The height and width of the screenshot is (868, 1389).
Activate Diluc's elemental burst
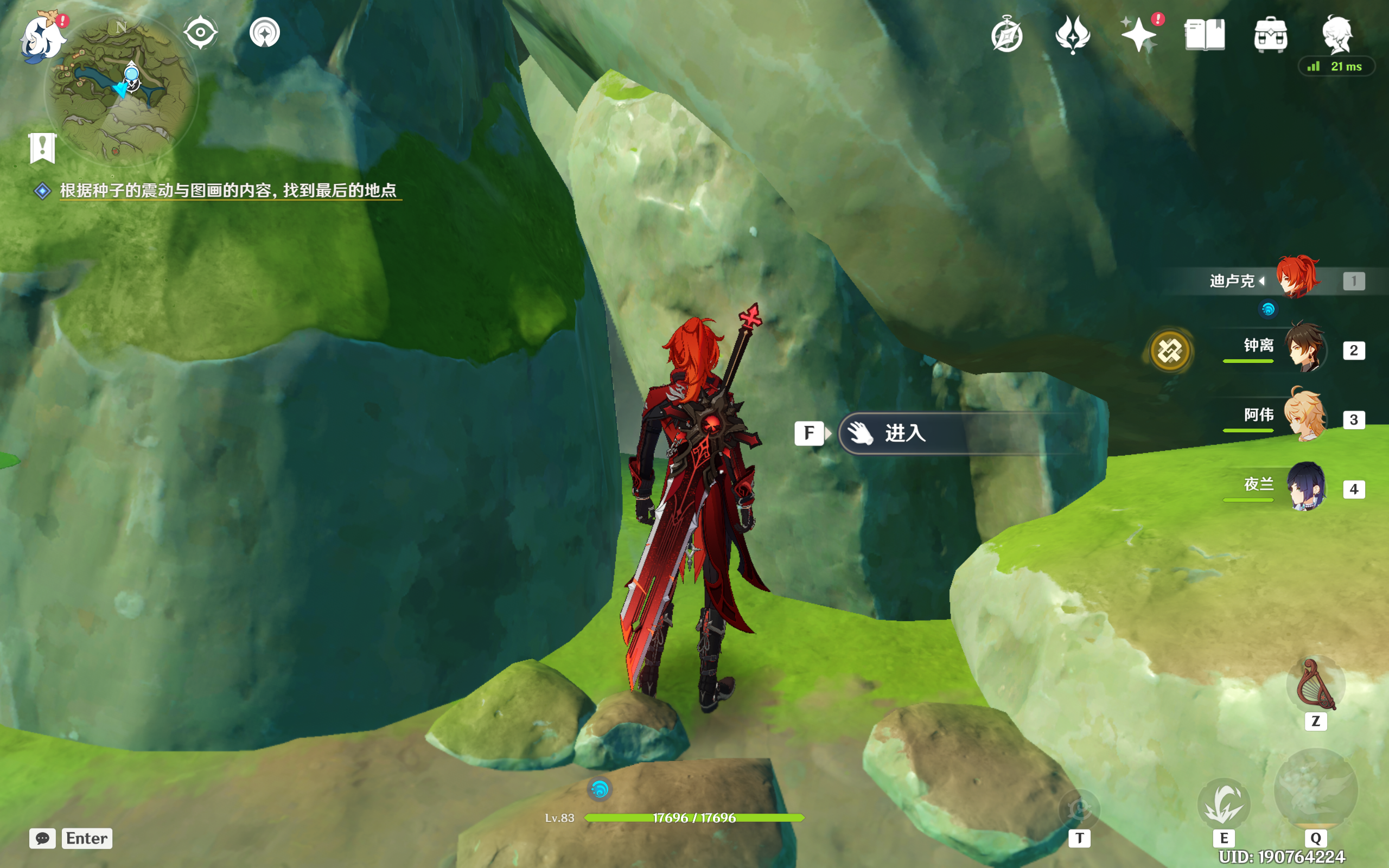pyautogui.click(x=1316, y=792)
